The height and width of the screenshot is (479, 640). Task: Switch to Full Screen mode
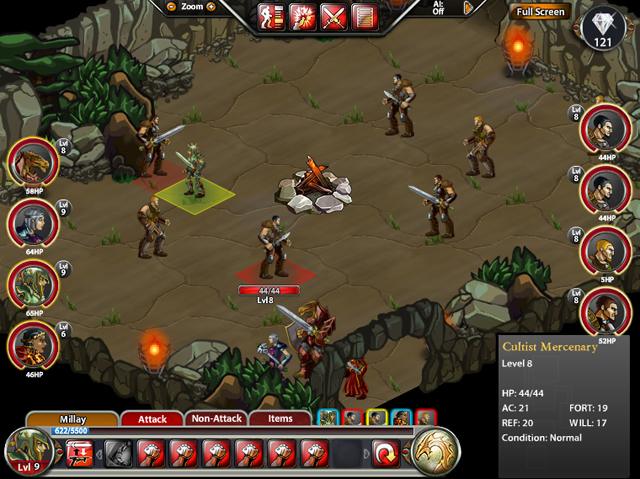pos(540,12)
